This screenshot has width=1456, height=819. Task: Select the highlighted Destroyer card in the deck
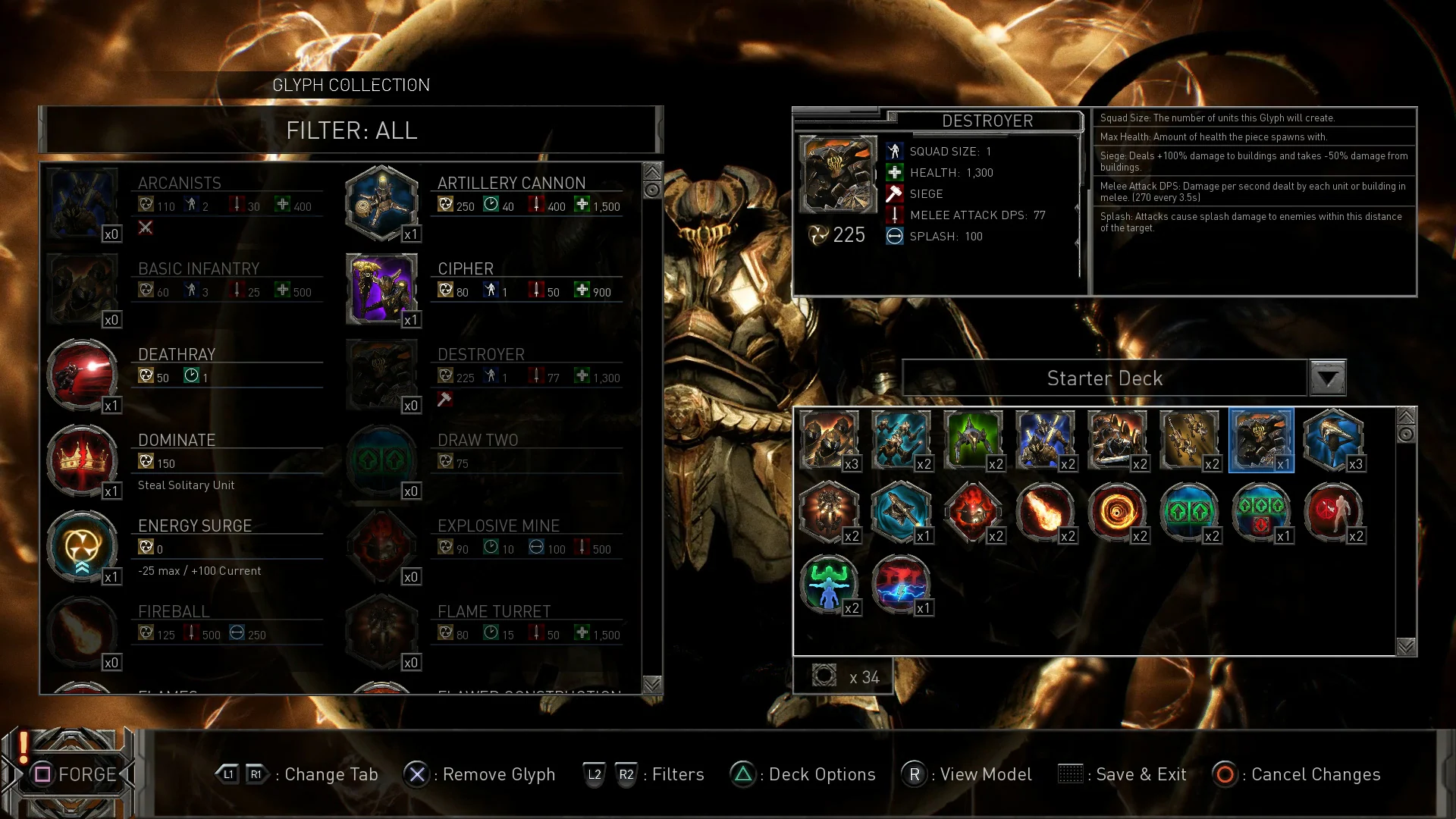click(1261, 440)
